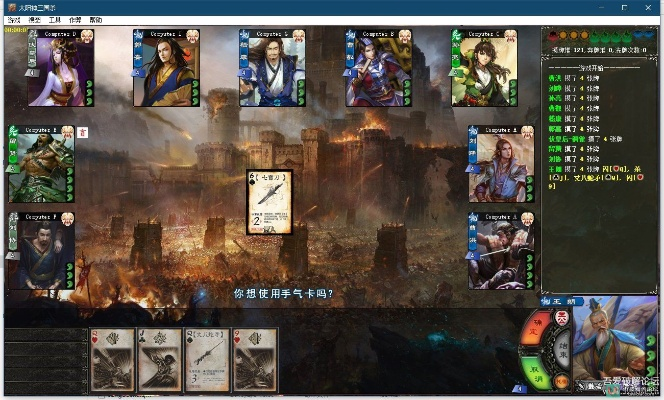The image size is (664, 400).
Task: Open the 游戏 menu in the menu bar
Action: coord(13,20)
